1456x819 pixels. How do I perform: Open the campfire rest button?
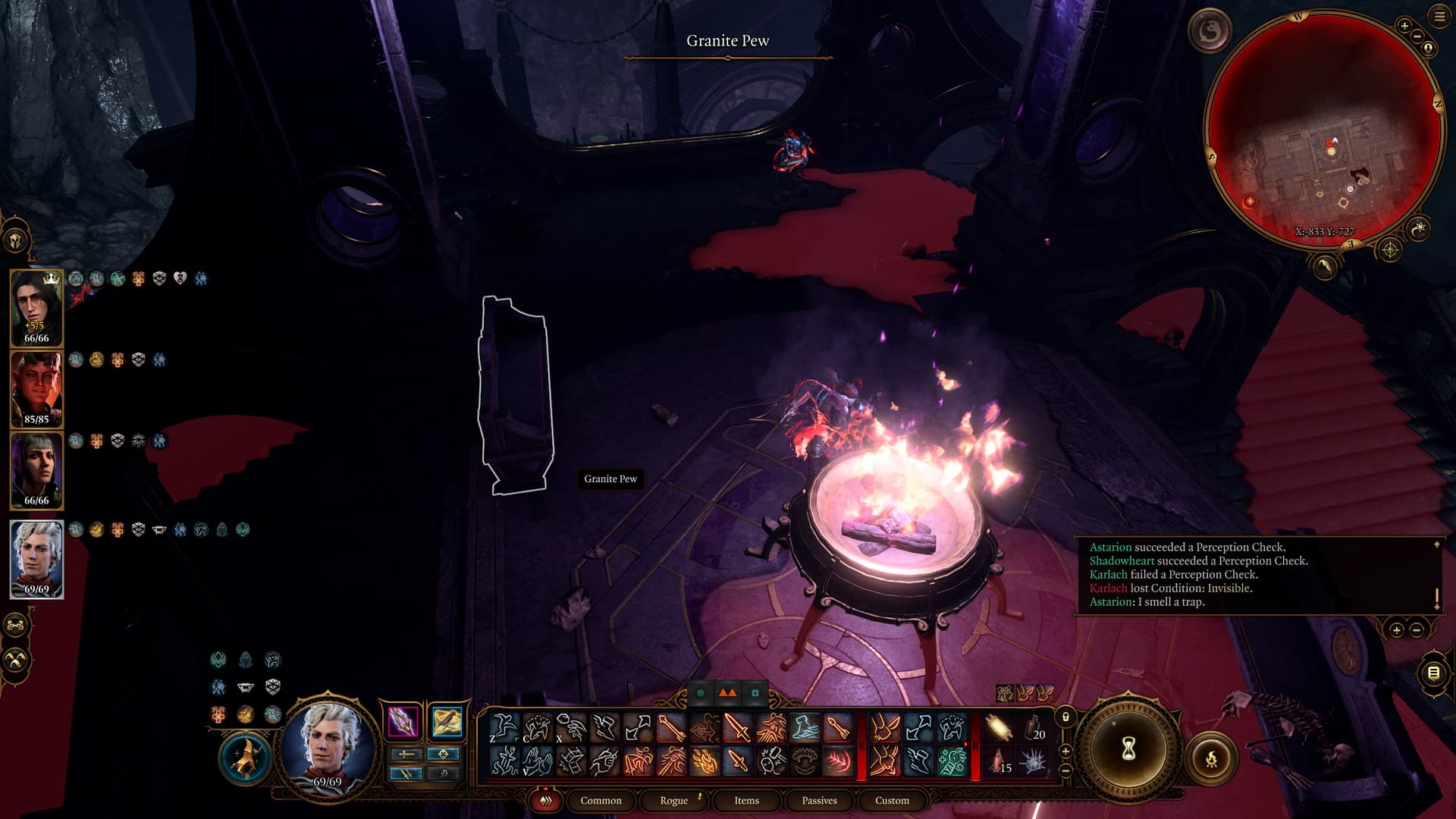click(1211, 758)
